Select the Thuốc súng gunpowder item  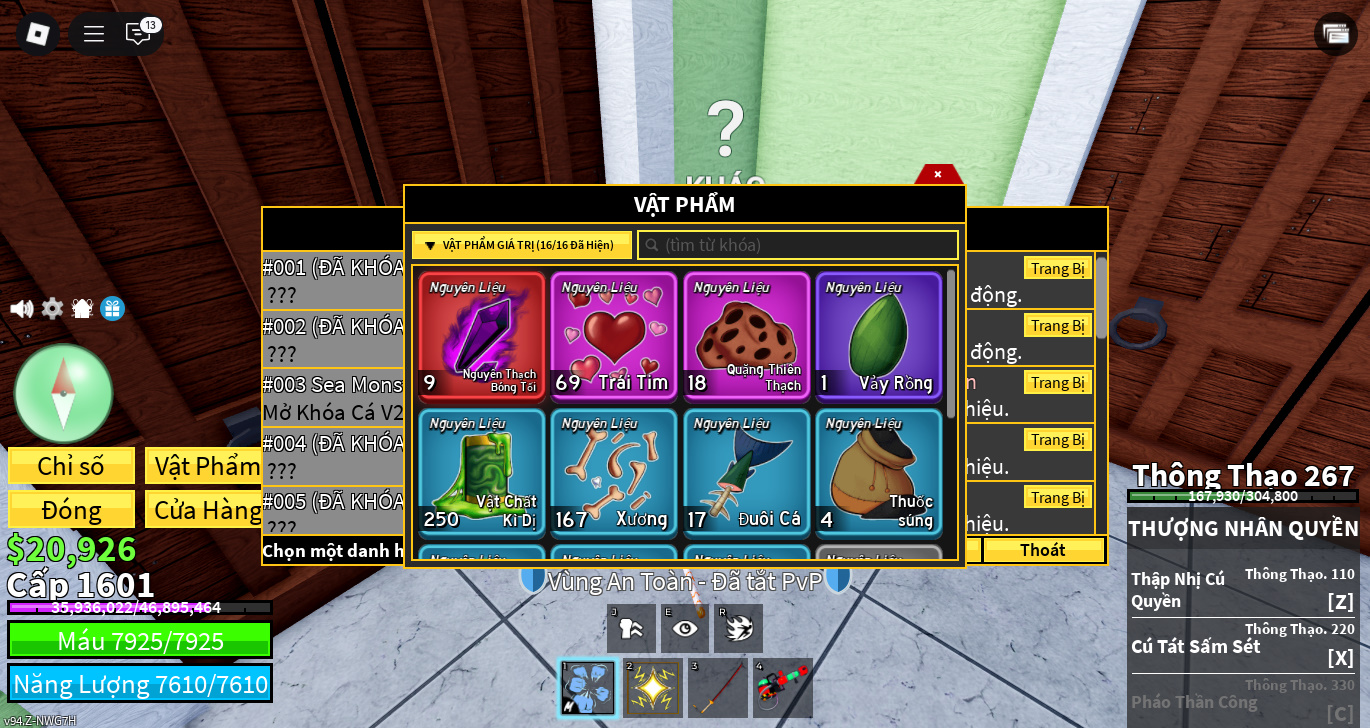878,472
